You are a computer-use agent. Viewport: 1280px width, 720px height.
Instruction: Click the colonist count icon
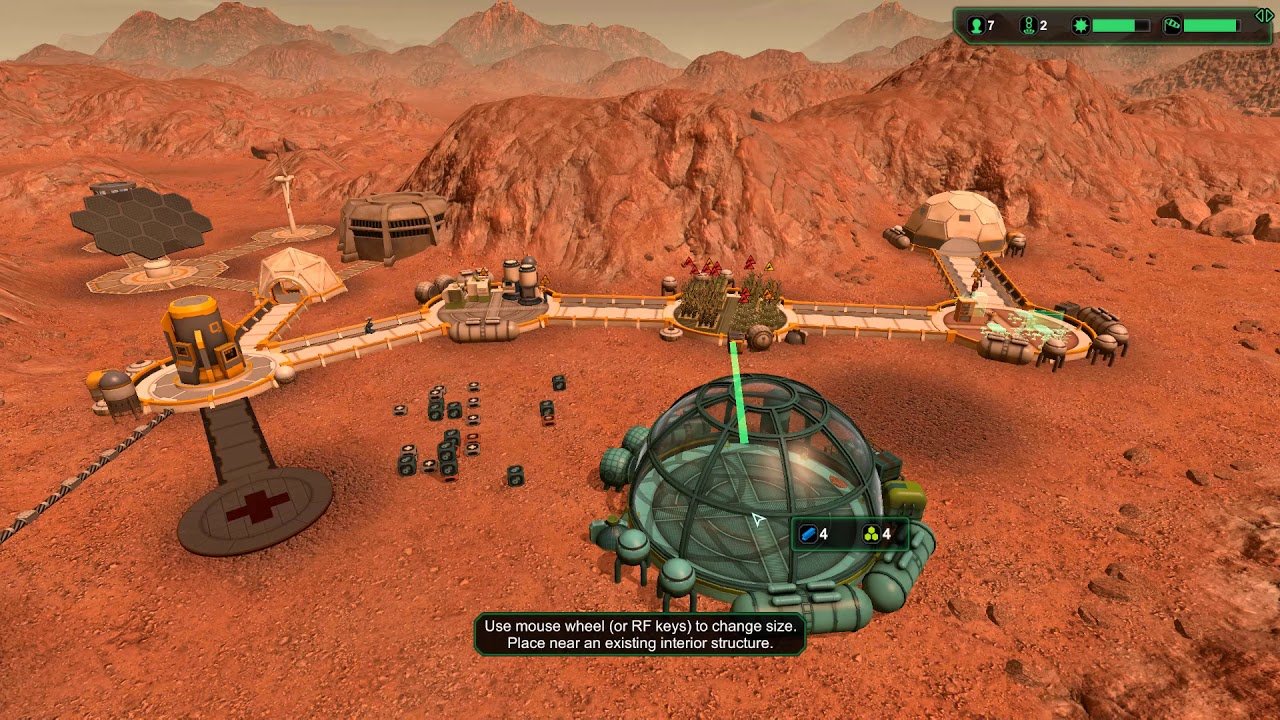point(975,25)
